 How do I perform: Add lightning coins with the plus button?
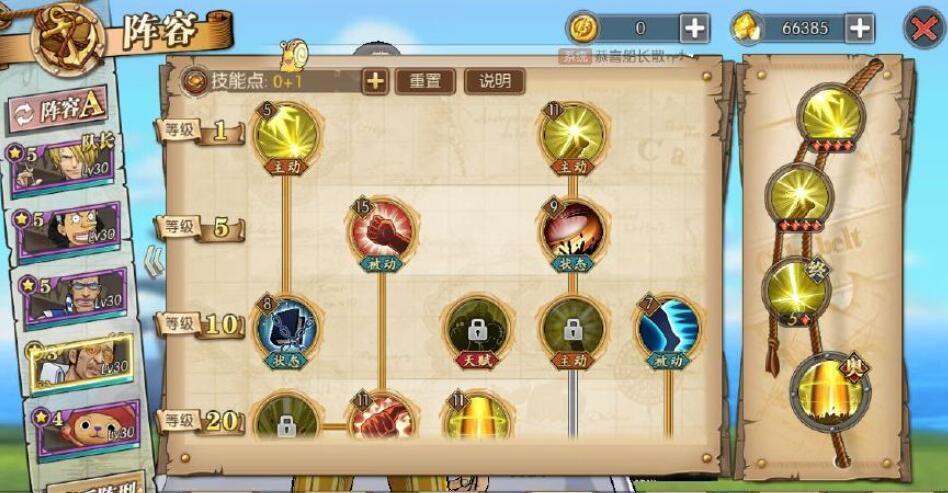[x=694, y=28]
